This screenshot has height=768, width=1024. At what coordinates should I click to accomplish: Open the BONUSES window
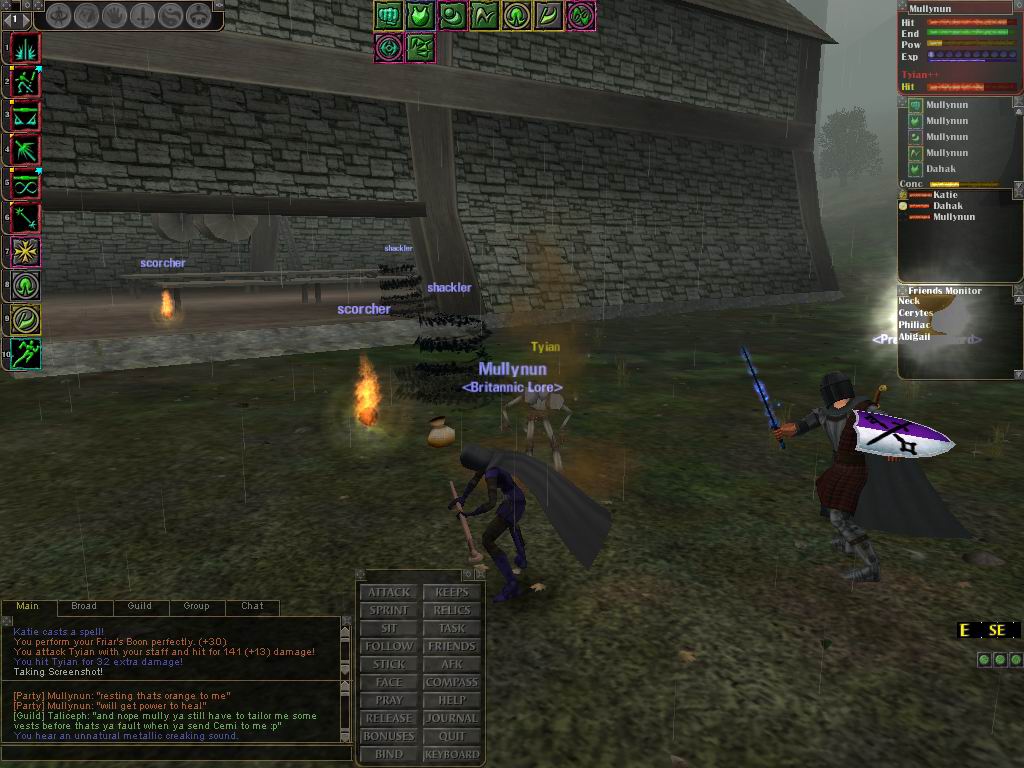tap(389, 736)
